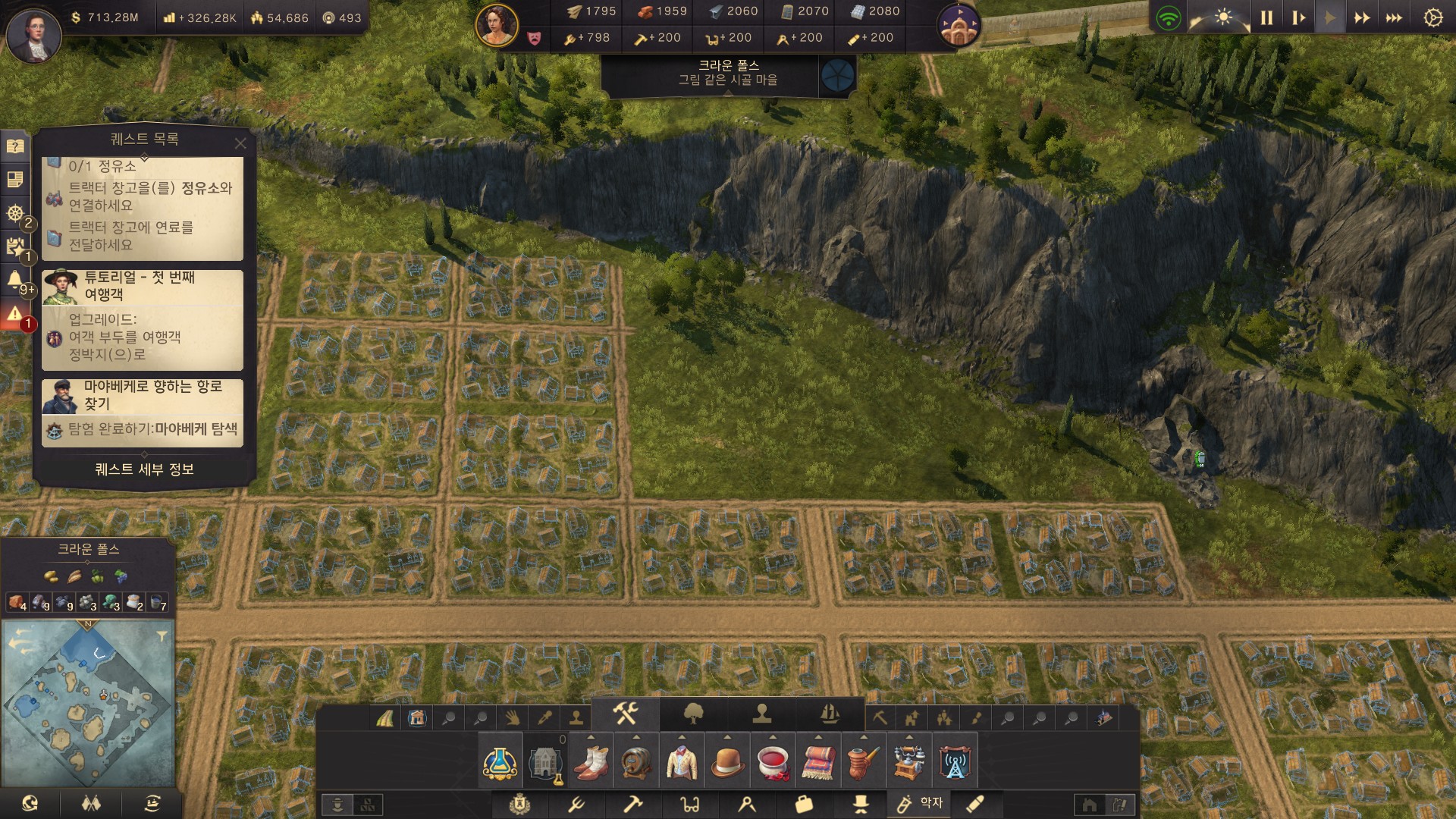
Task: Switch to slow-motion game speed
Action: click(x=1298, y=18)
